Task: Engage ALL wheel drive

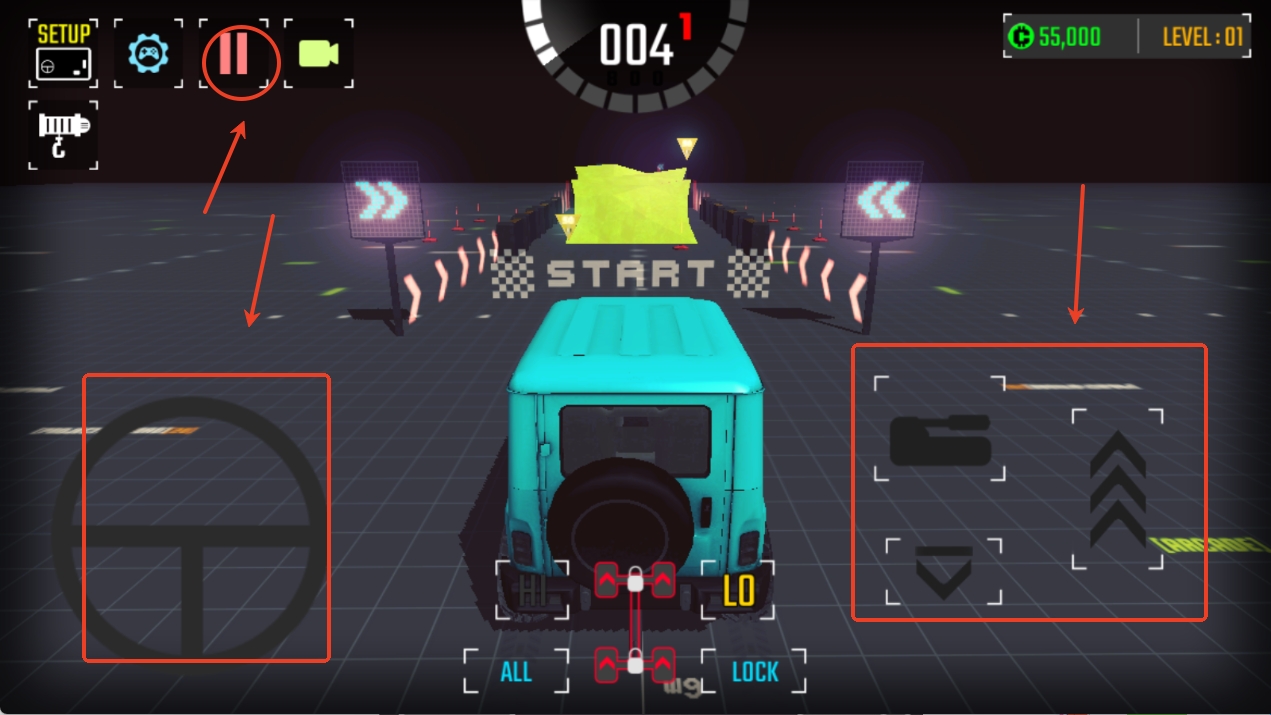Action: click(x=516, y=672)
